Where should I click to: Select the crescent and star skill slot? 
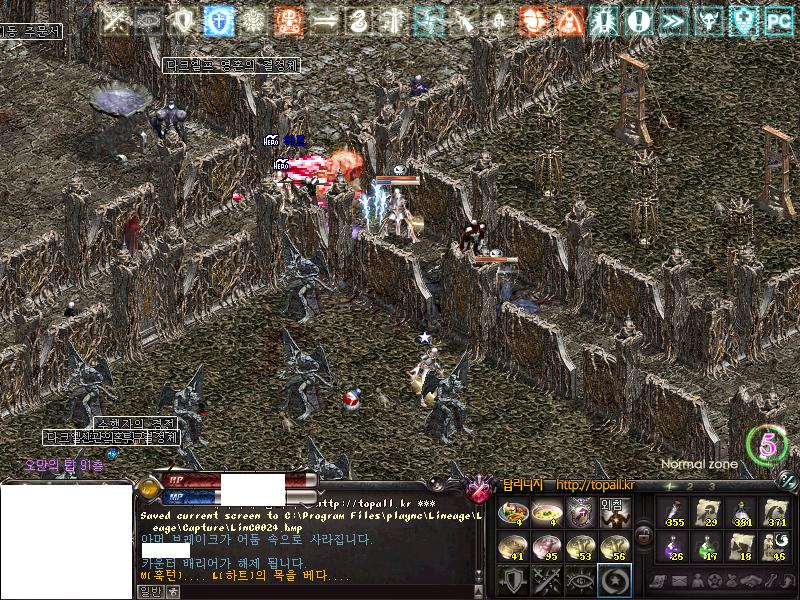pyautogui.click(x=613, y=579)
